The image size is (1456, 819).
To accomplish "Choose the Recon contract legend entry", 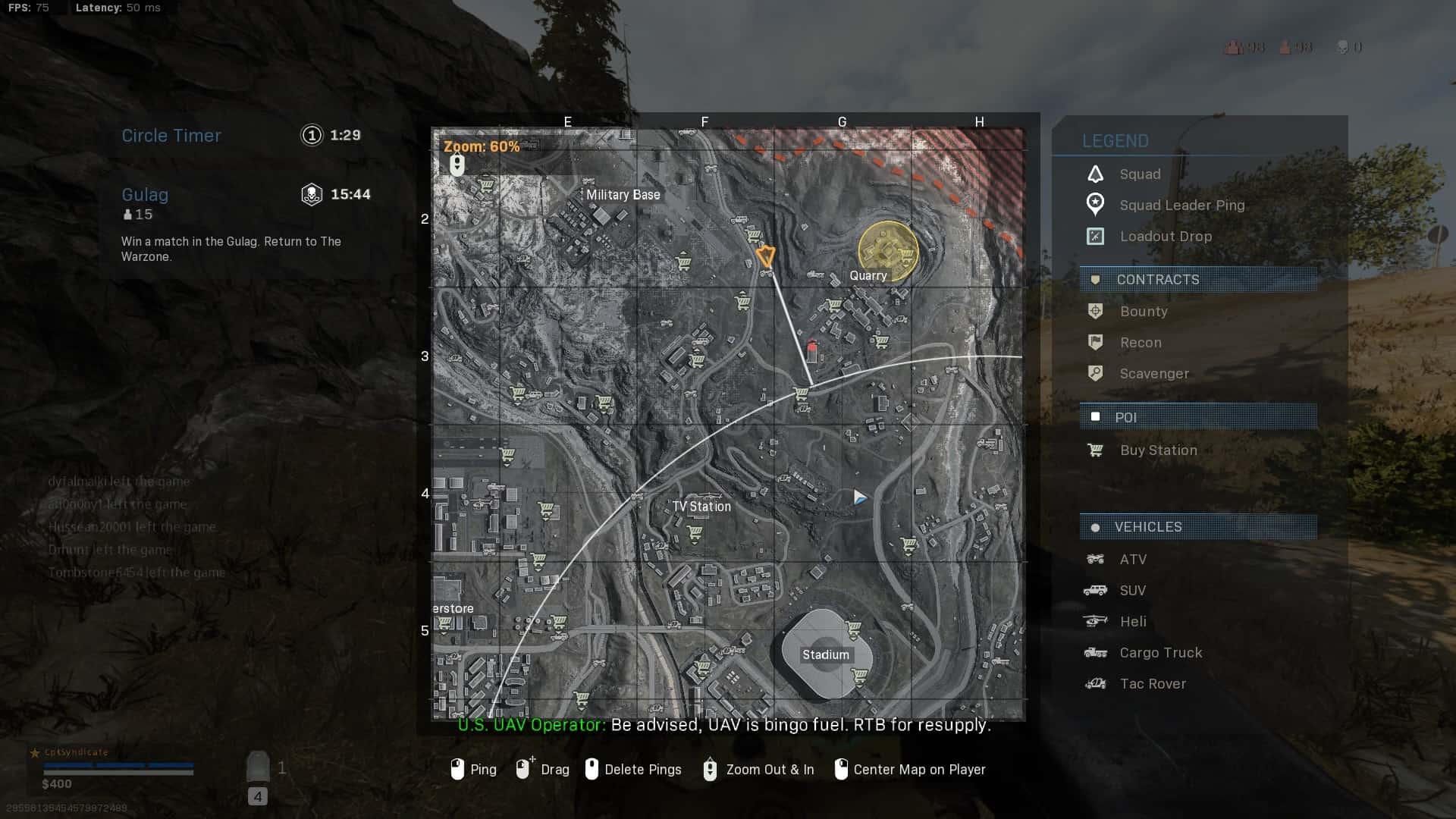I will (x=1140, y=343).
